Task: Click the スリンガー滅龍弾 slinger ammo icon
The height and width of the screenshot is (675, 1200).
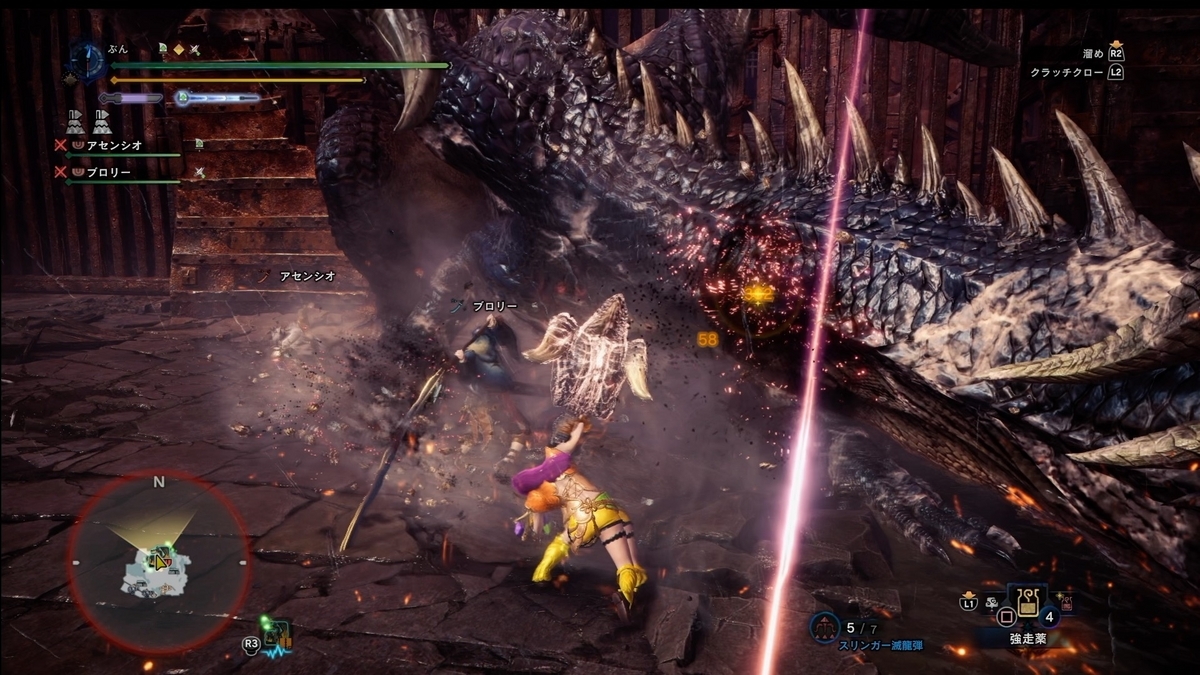Action: coord(823,627)
